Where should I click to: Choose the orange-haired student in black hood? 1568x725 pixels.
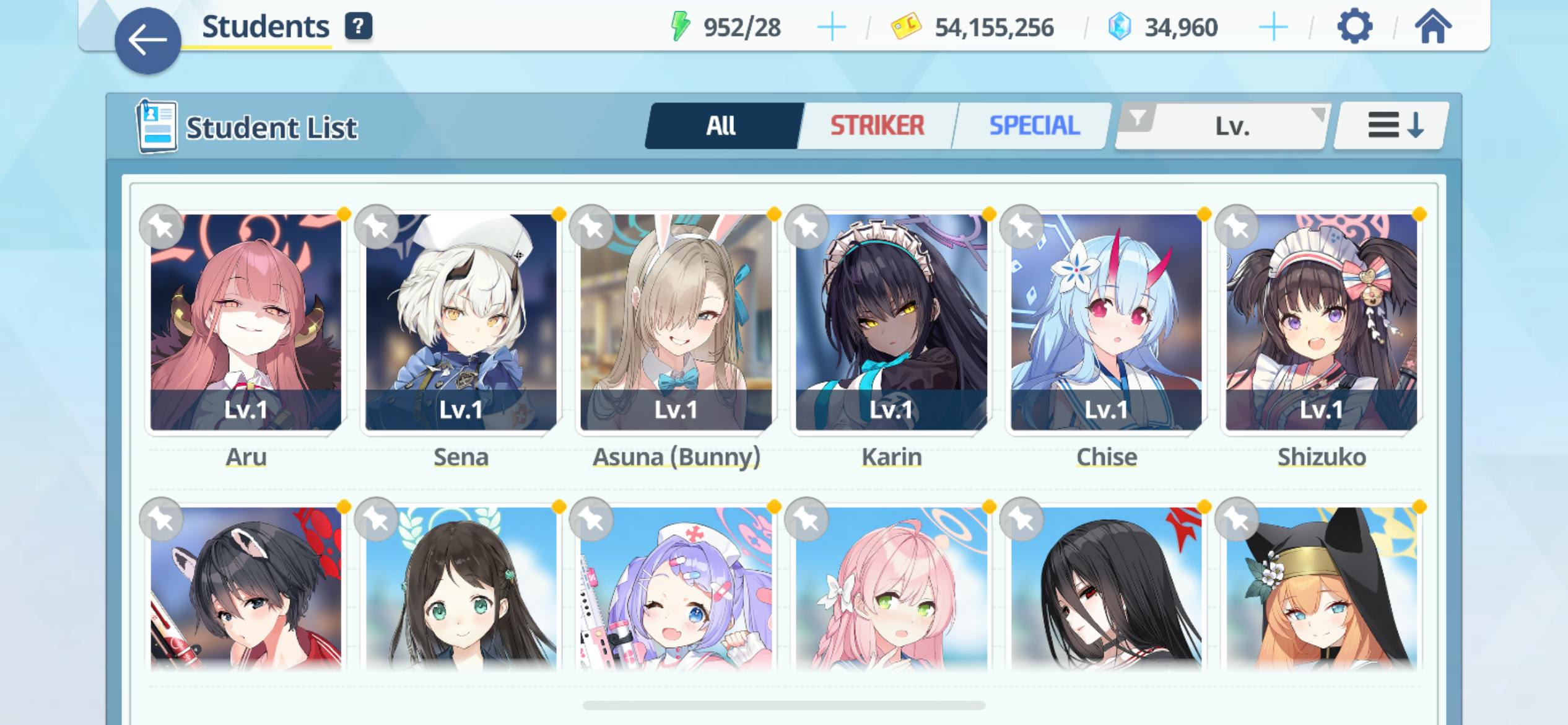[1321, 589]
